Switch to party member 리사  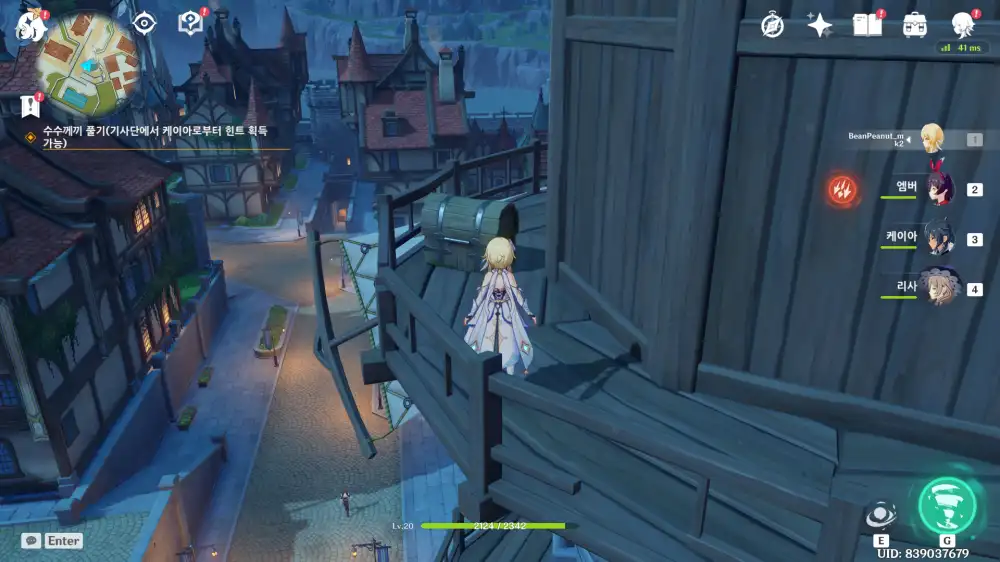click(x=938, y=288)
